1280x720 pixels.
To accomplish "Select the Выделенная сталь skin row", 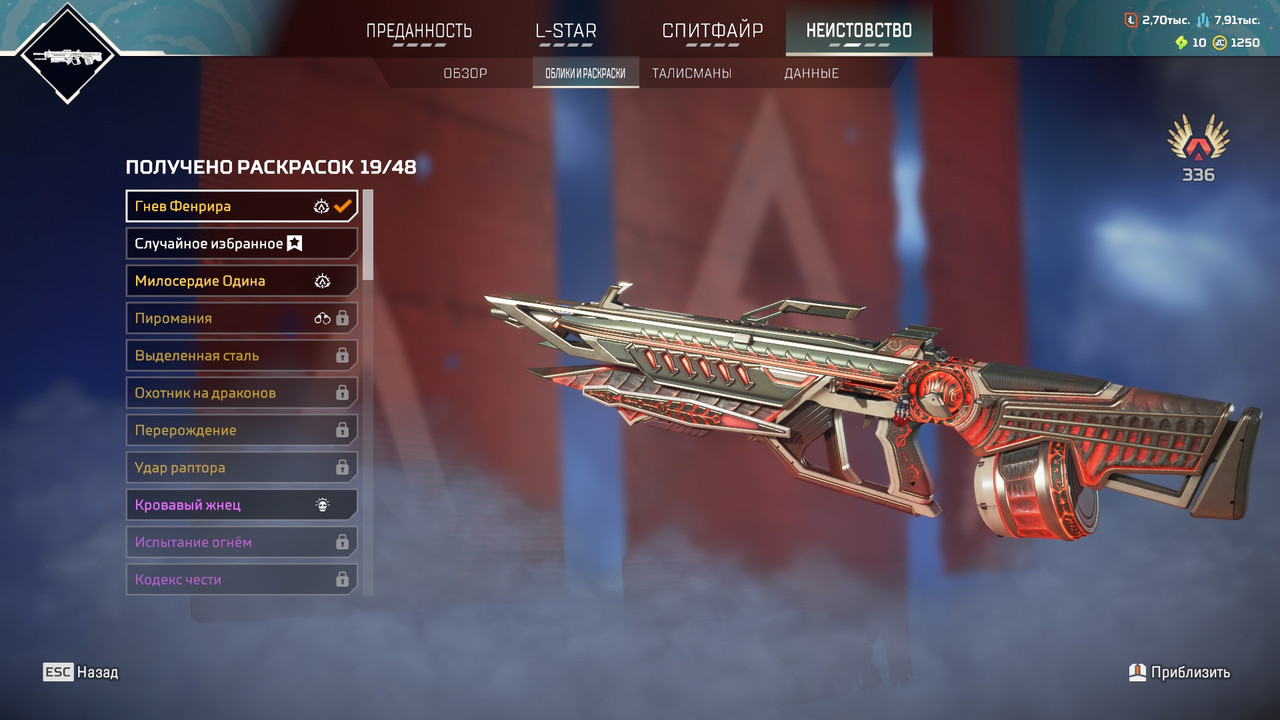I will (241, 355).
